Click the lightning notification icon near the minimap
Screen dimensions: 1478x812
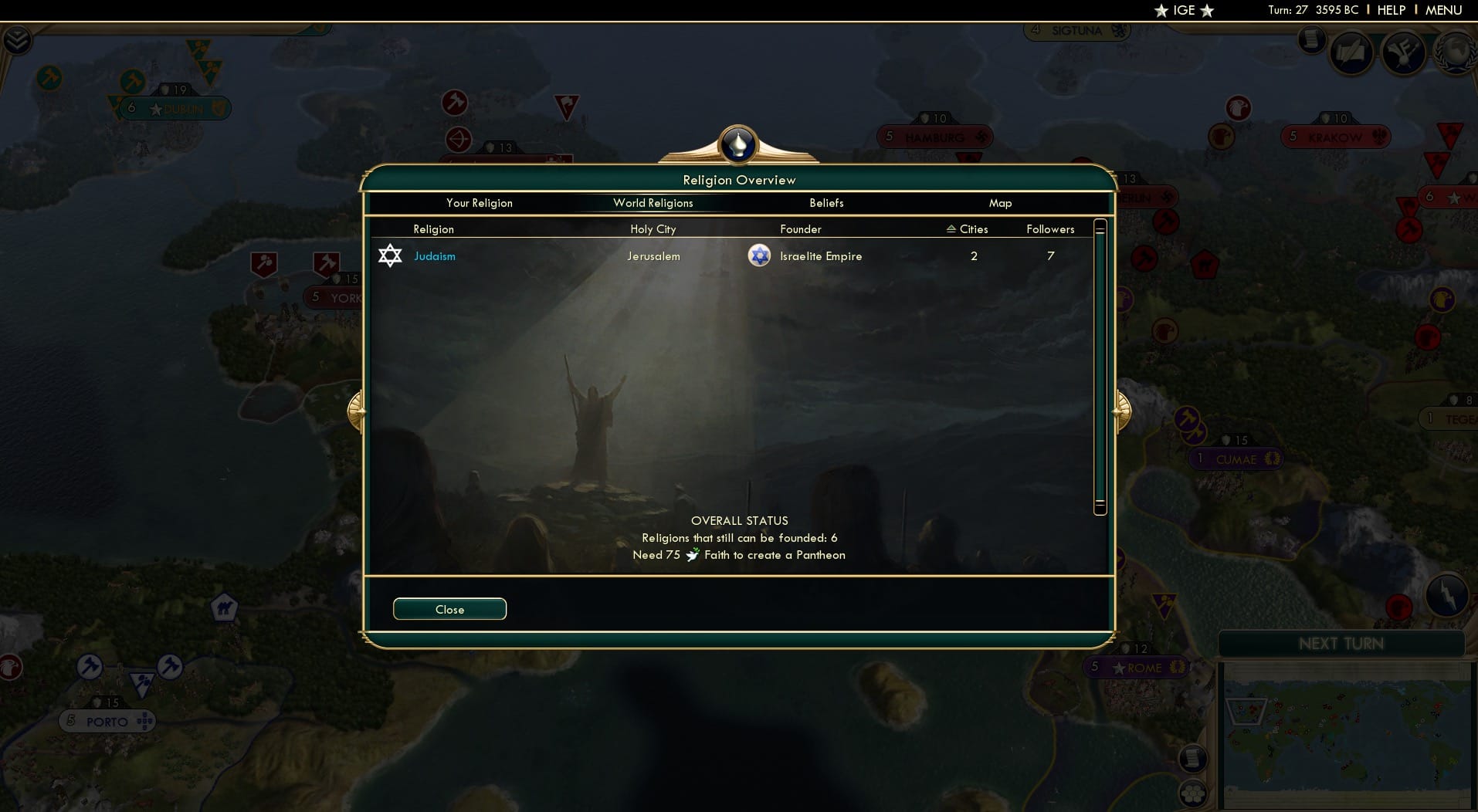(1446, 596)
